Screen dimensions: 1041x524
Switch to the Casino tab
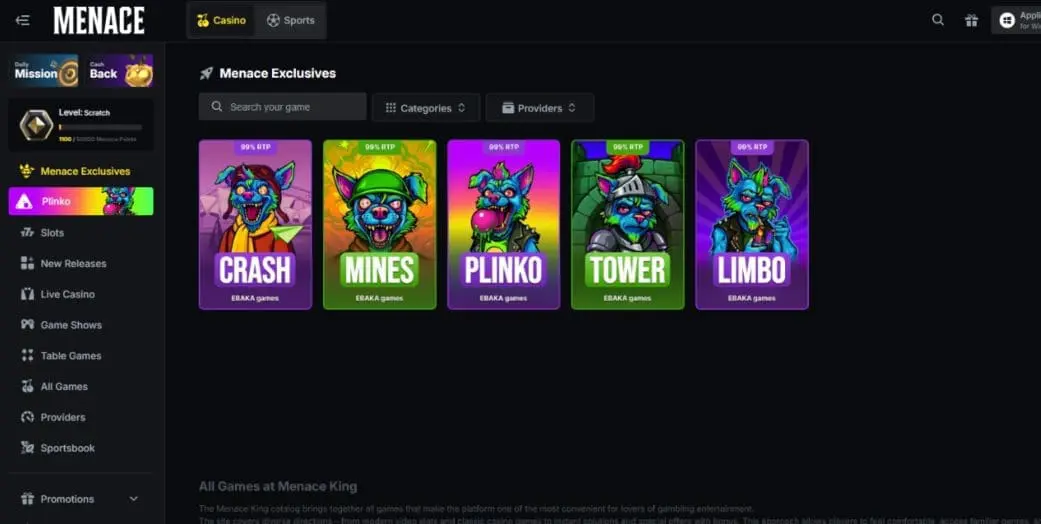[x=221, y=20]
